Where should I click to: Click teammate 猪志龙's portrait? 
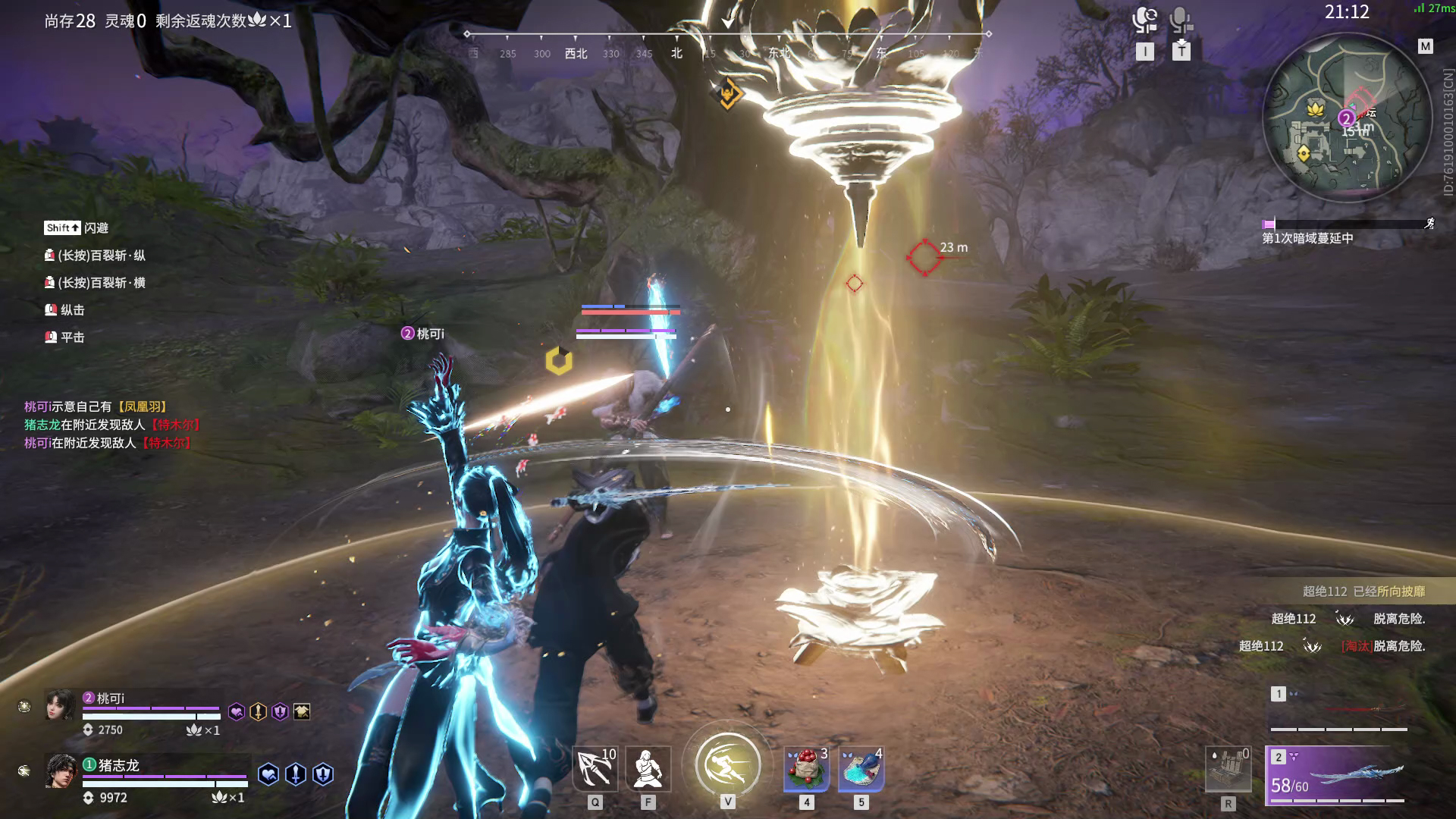click(x=61, y=772)
